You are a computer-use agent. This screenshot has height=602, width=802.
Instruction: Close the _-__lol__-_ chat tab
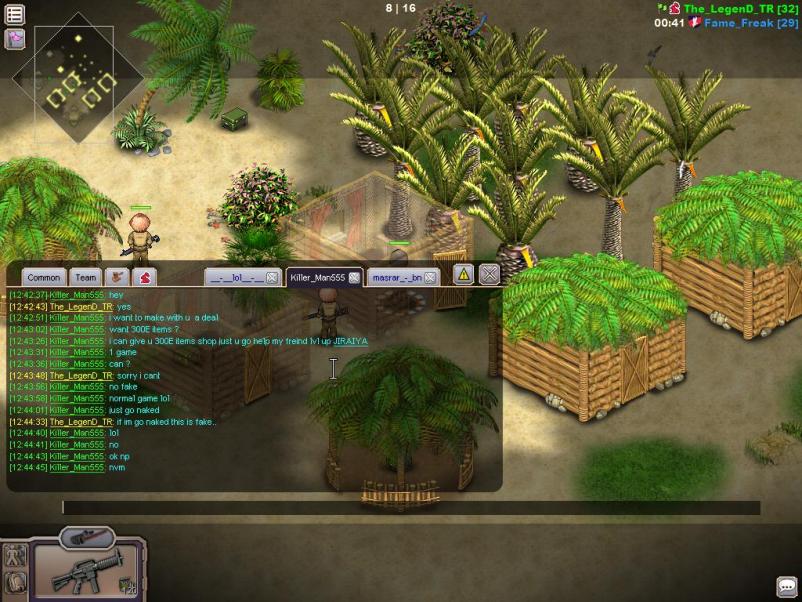(x=272, y=277)
